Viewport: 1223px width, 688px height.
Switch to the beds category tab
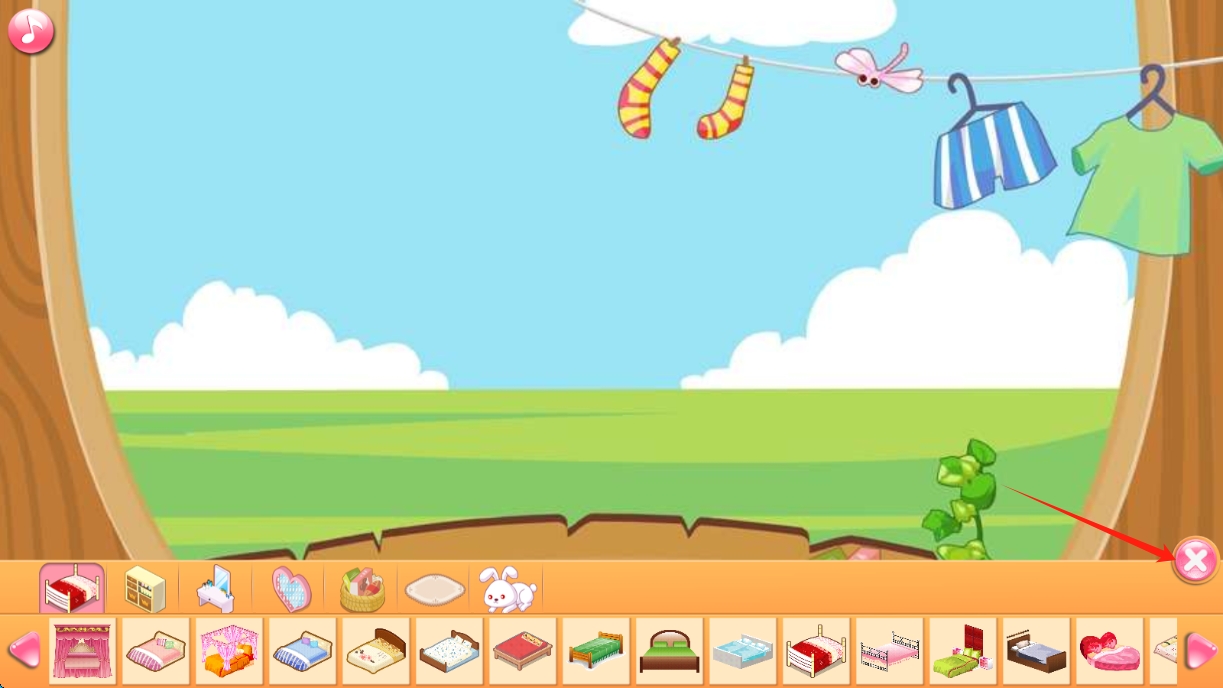coord(72,588)
